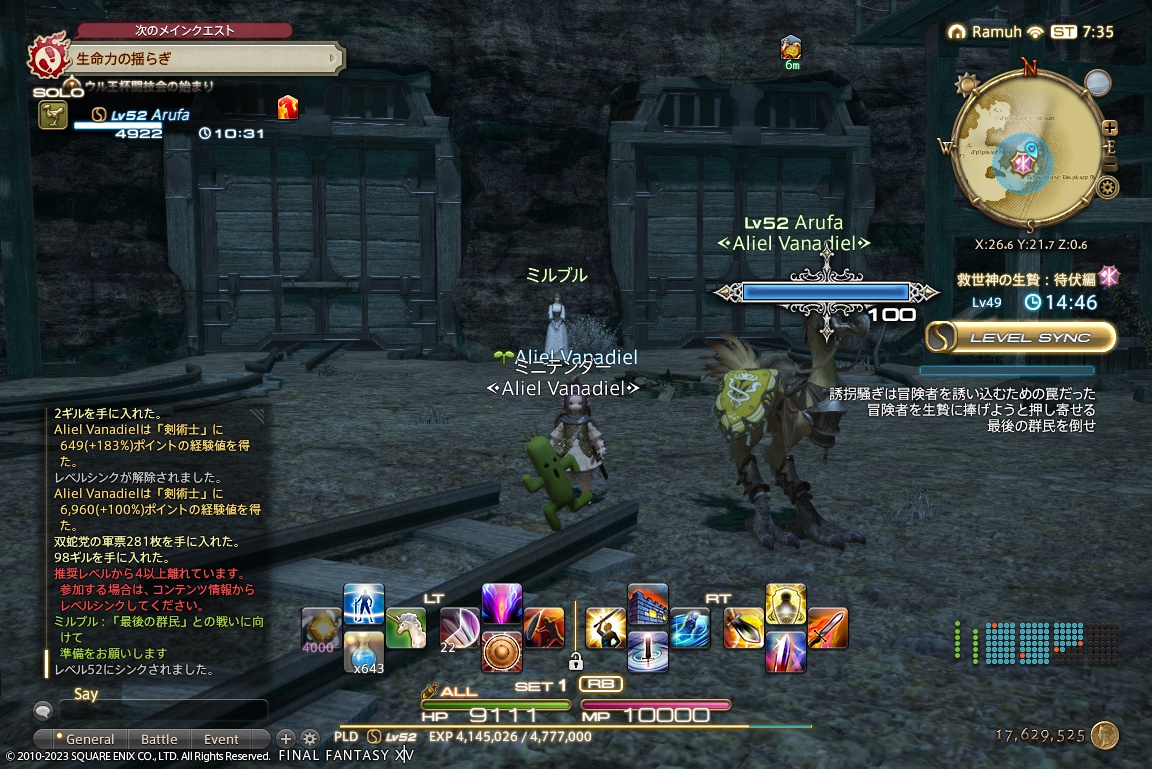Viewport: 1152px width, 769px height.
Task: Use the blue potion with 643 count
Action: click(x=363, y=650)
